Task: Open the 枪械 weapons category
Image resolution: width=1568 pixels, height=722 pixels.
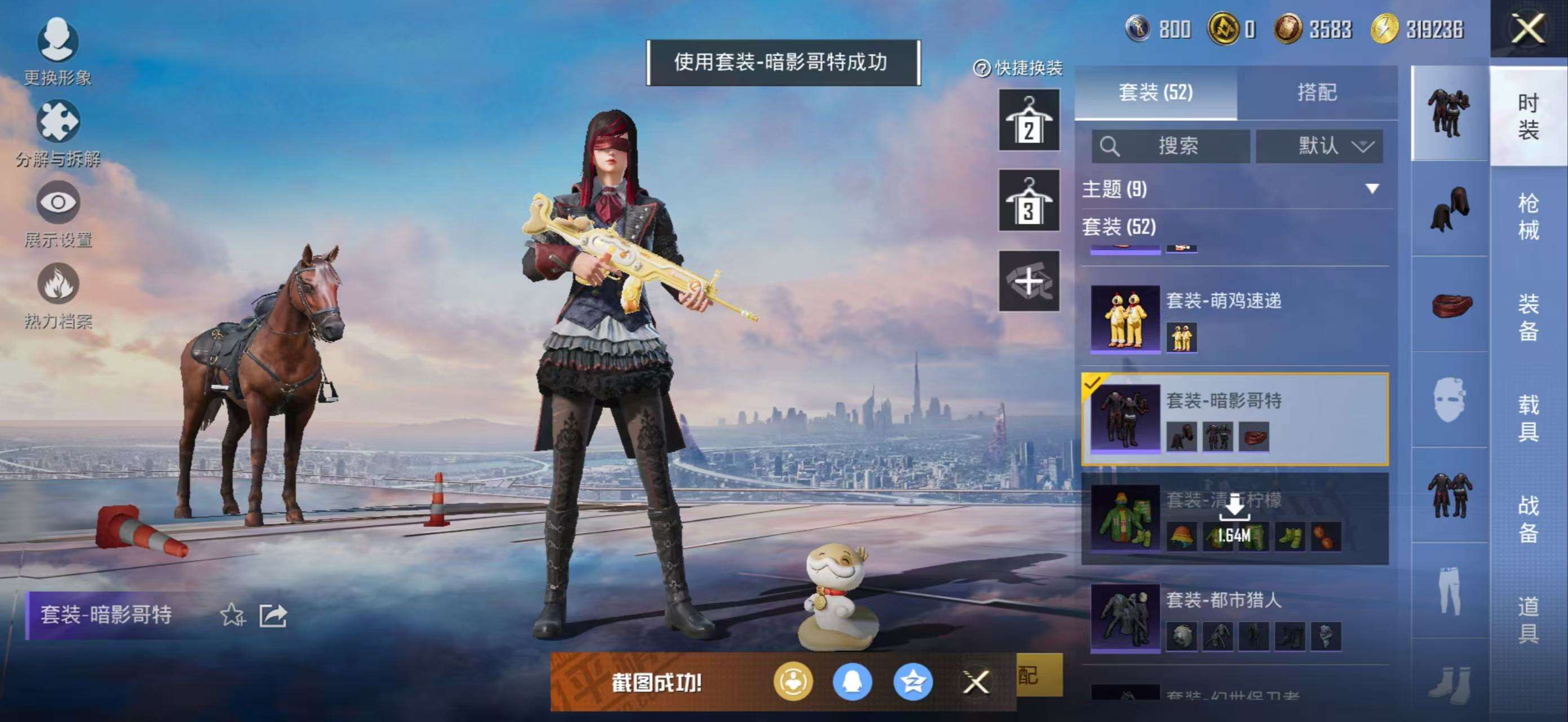Action: [x=1528, y=216]
